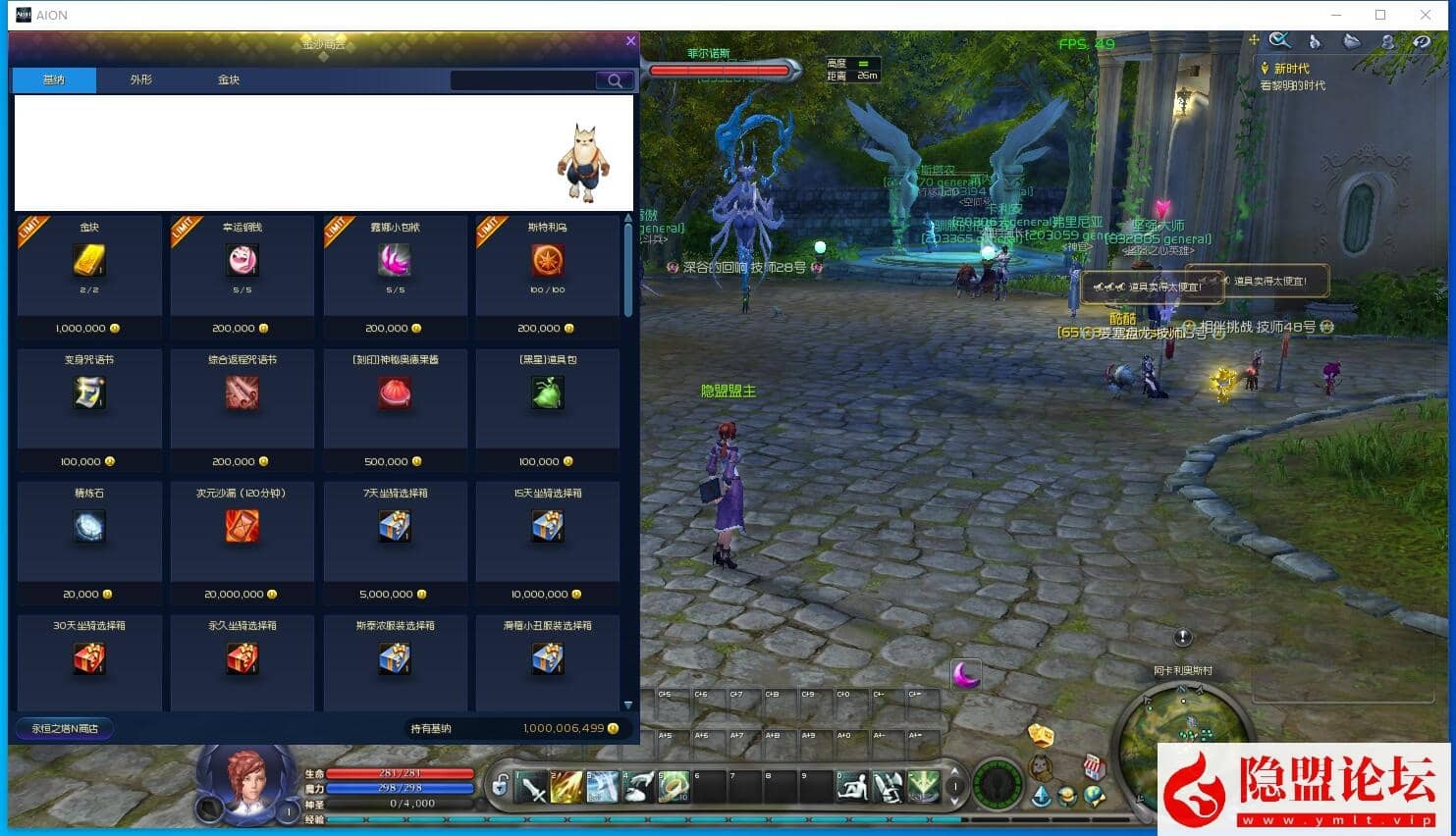The width and height of the screenshot is (1456, 836).
Task: Close the shop window
Action: pos(630,41)
